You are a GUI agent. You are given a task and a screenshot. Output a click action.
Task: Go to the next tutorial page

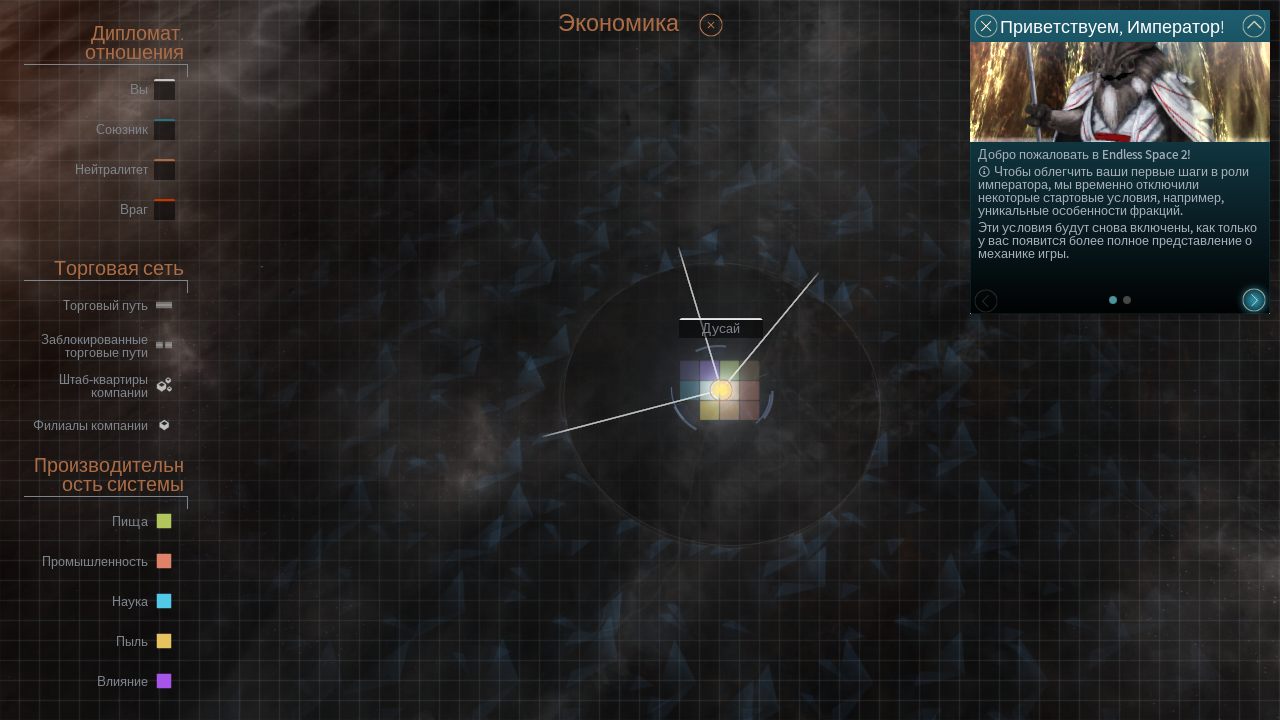[1253, 300]
